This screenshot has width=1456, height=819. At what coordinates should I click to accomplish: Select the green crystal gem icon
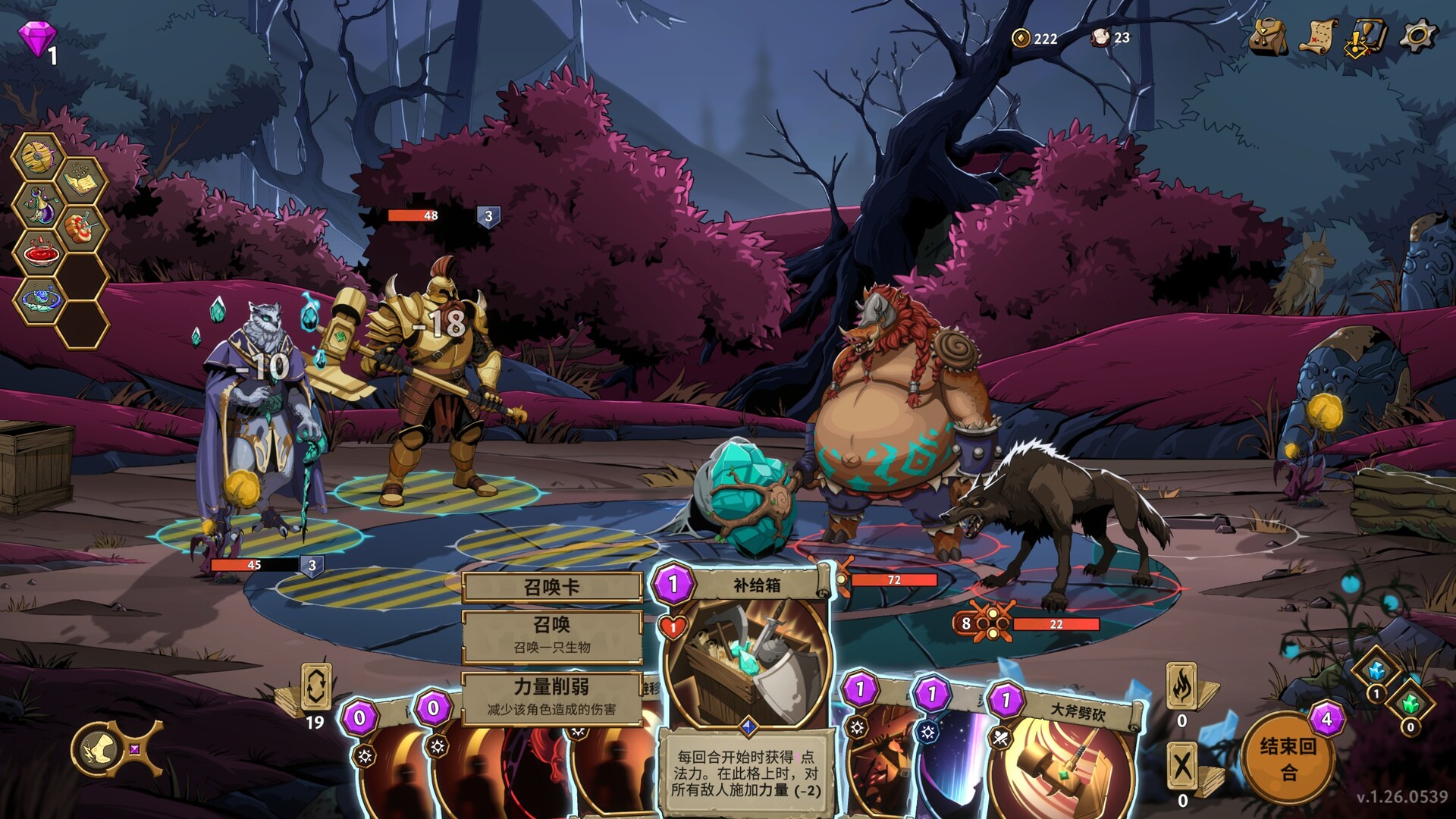click(1410, 704)
